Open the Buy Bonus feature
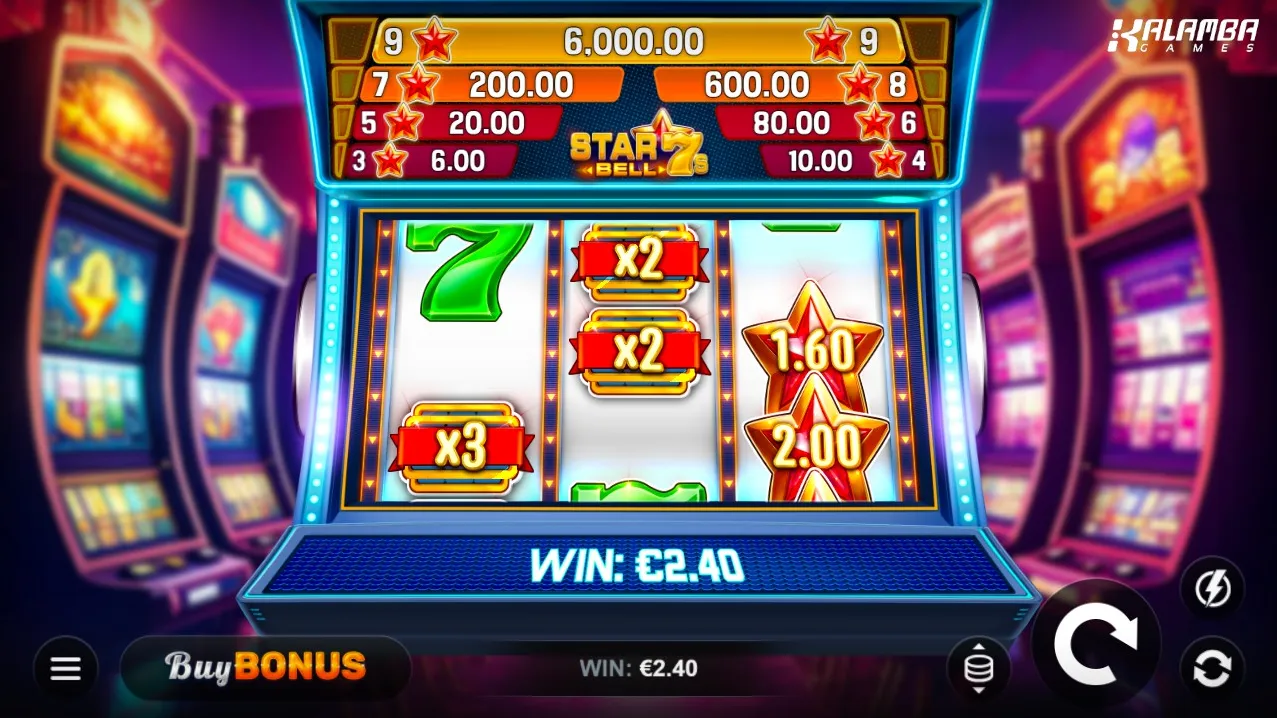 point(266,667)
